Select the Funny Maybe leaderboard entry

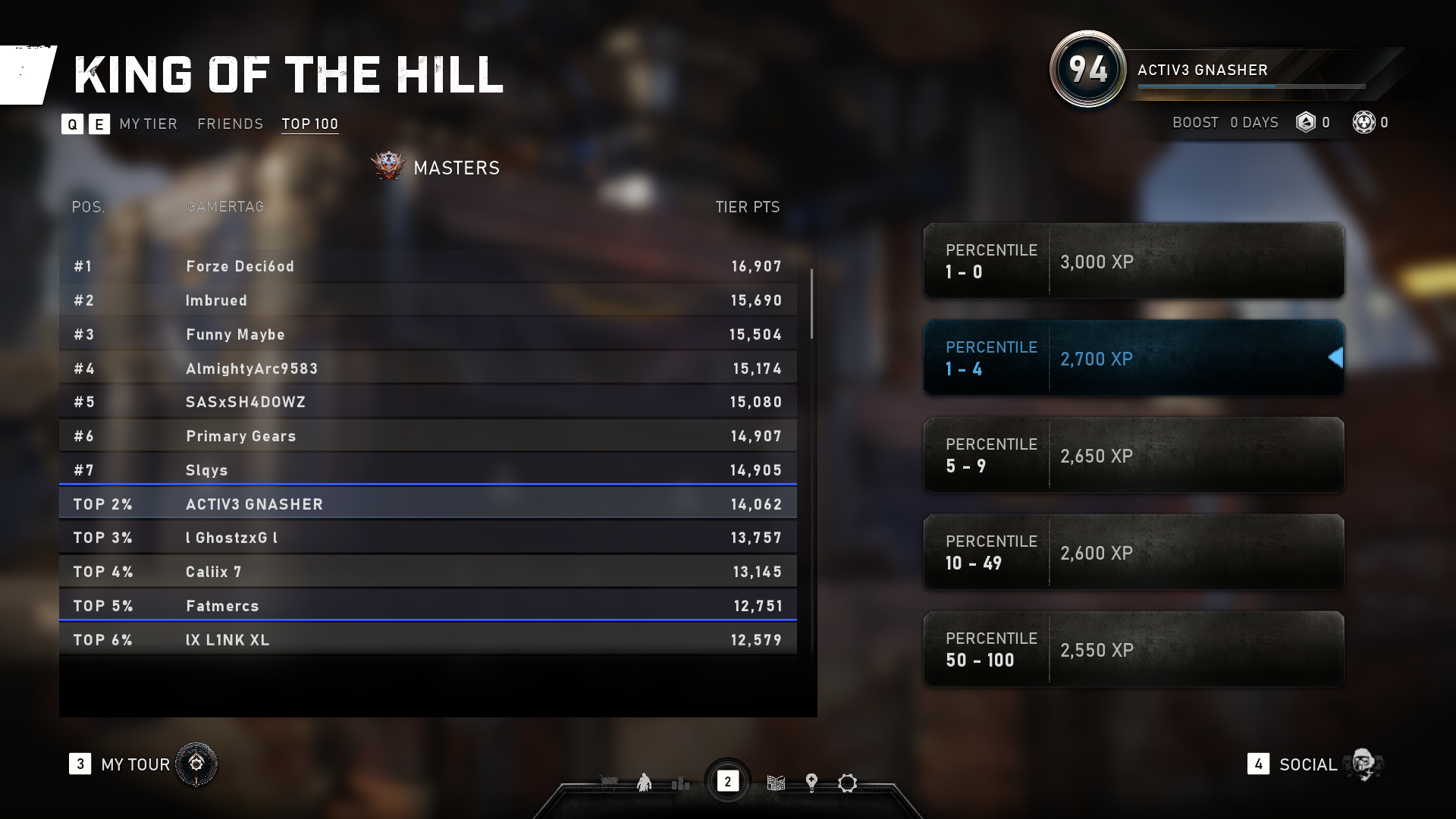pos(428,334)
